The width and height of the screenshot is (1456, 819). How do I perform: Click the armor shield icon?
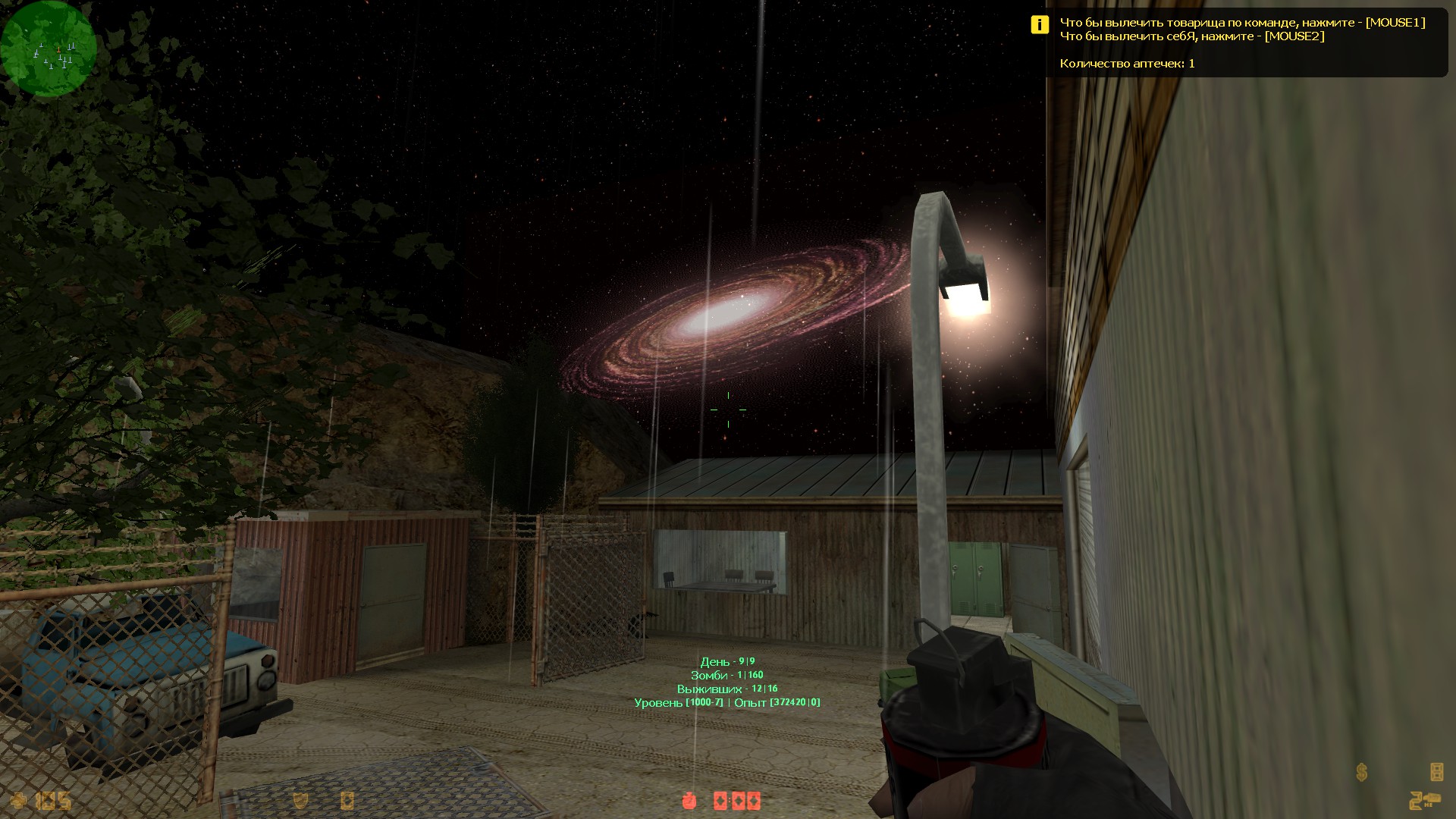[300, 800]
